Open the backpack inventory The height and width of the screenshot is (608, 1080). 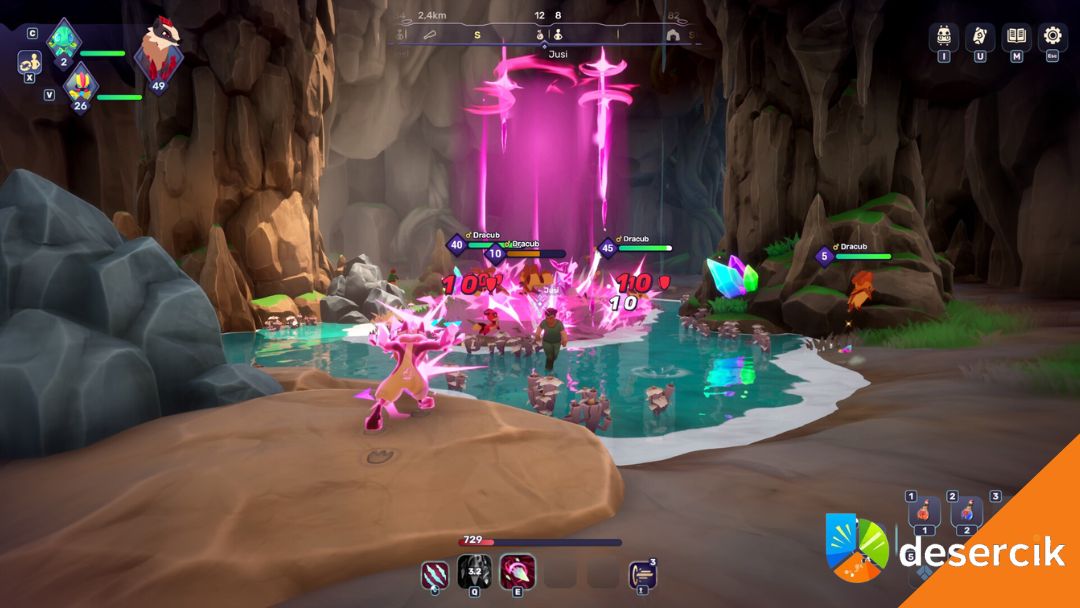click(944, 37)
